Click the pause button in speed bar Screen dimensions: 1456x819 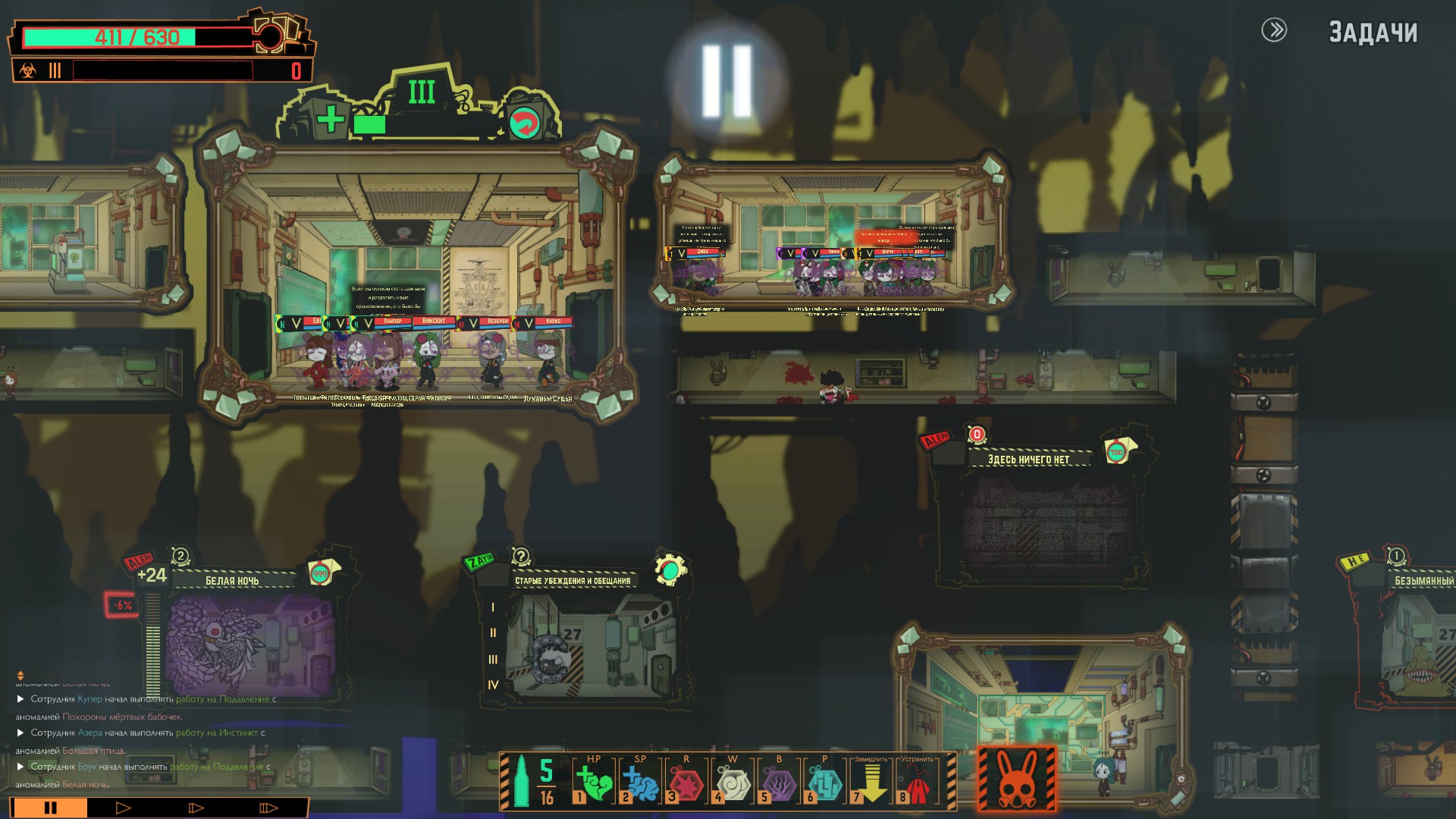pos(50,808)
